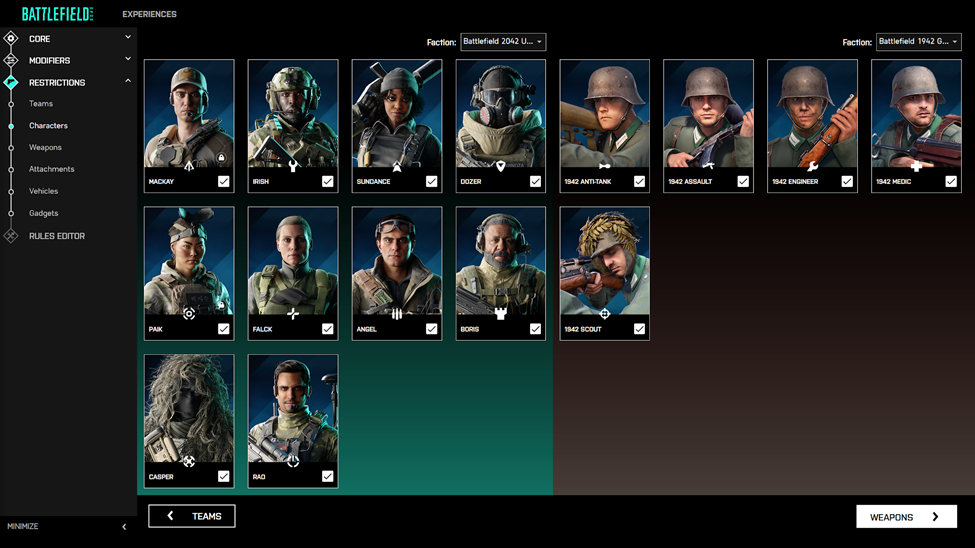Go back to the Teams page
Viewport: 975px width, 548px height.
point(192,516)
